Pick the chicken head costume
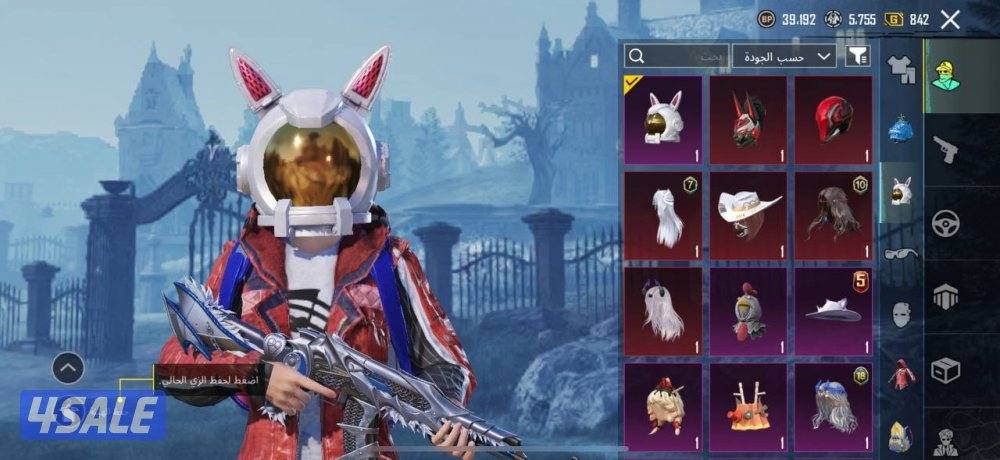This screenshot has width=1000, height=460. (748, 311)
